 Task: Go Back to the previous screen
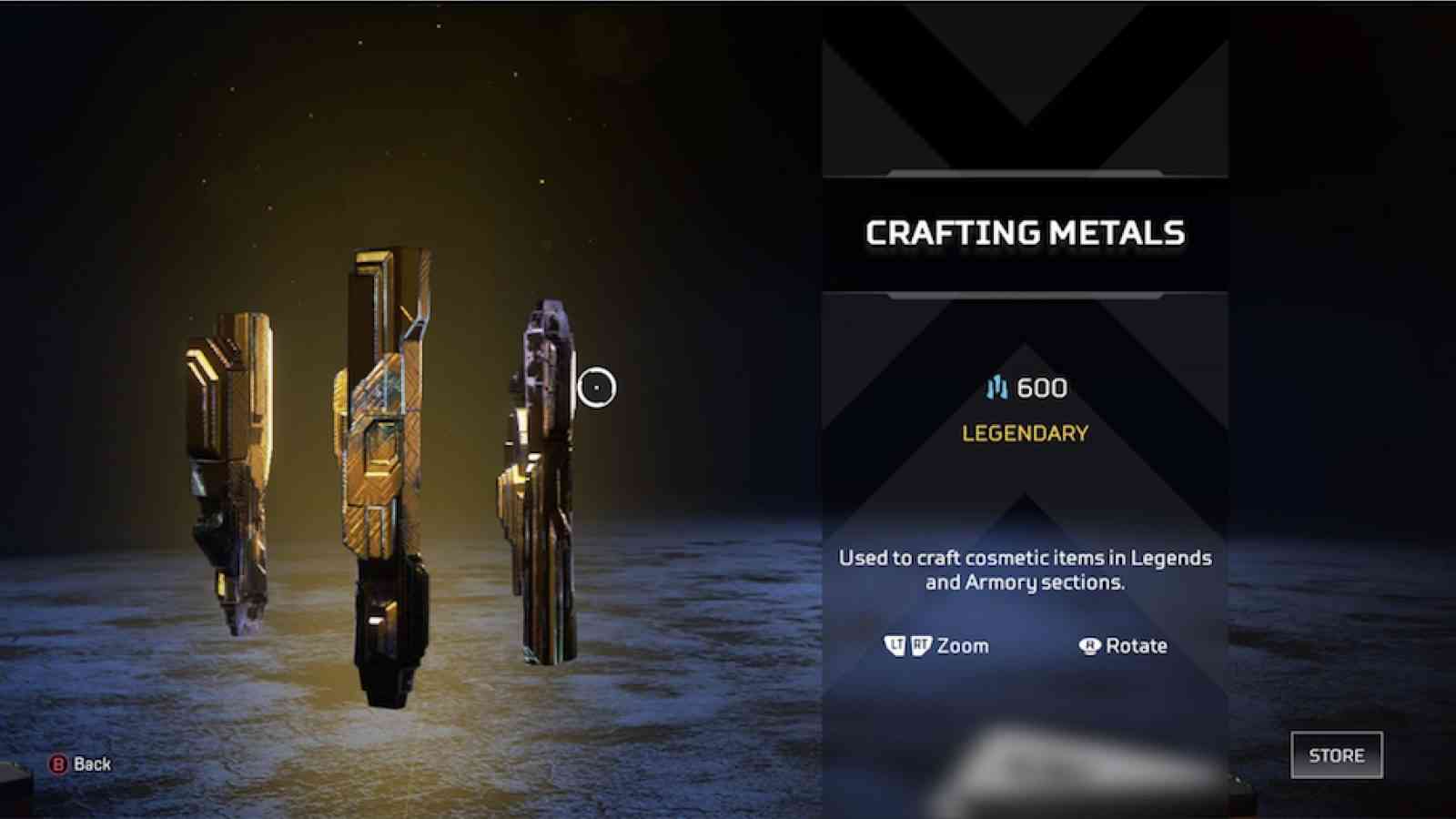coord(80,764)
